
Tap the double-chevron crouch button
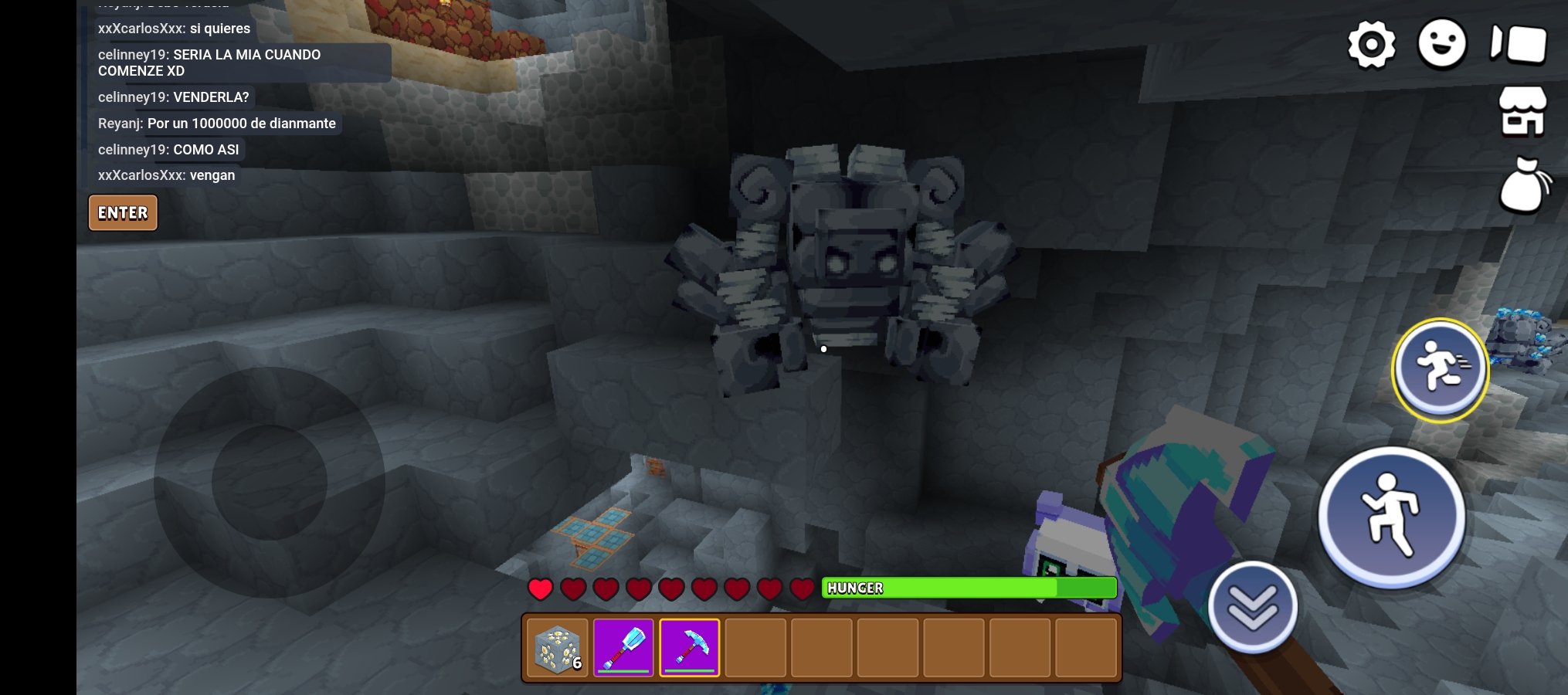click(1252, 606)
